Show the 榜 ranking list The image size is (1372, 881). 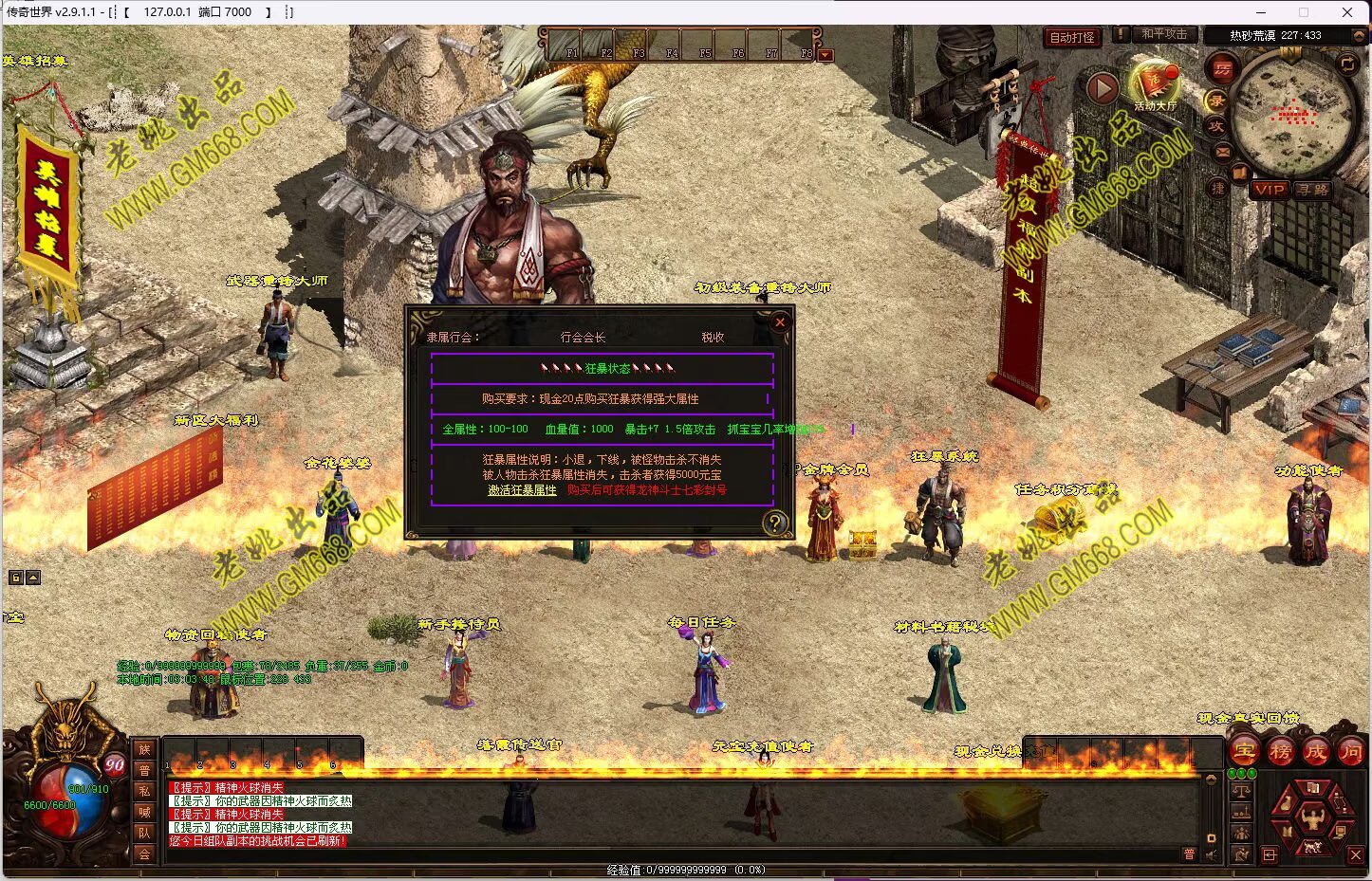1280,752
